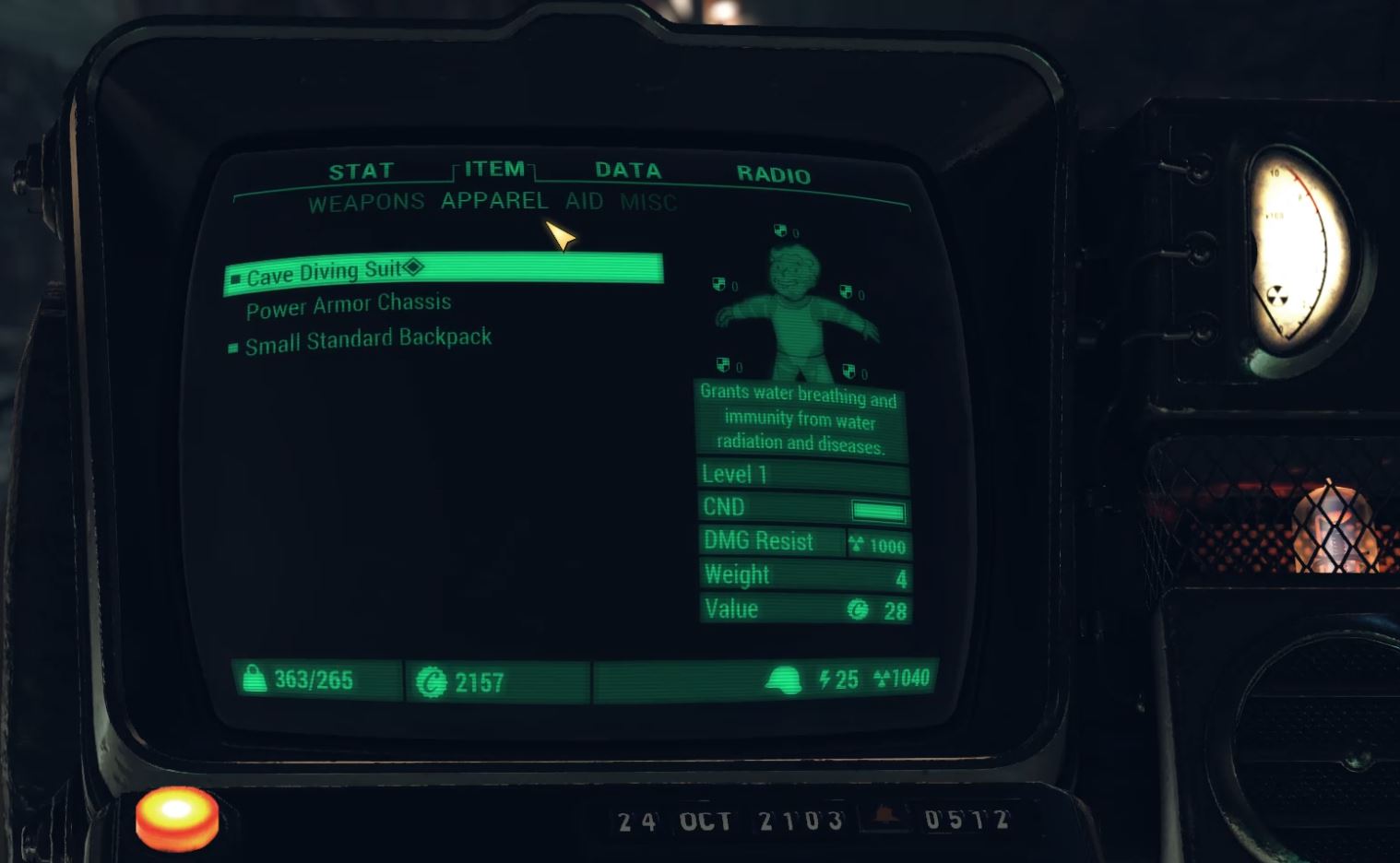The image size is (1400, 863).
Task: Select the Small Standard Backpack entry
Action: [x=367, y=337]
